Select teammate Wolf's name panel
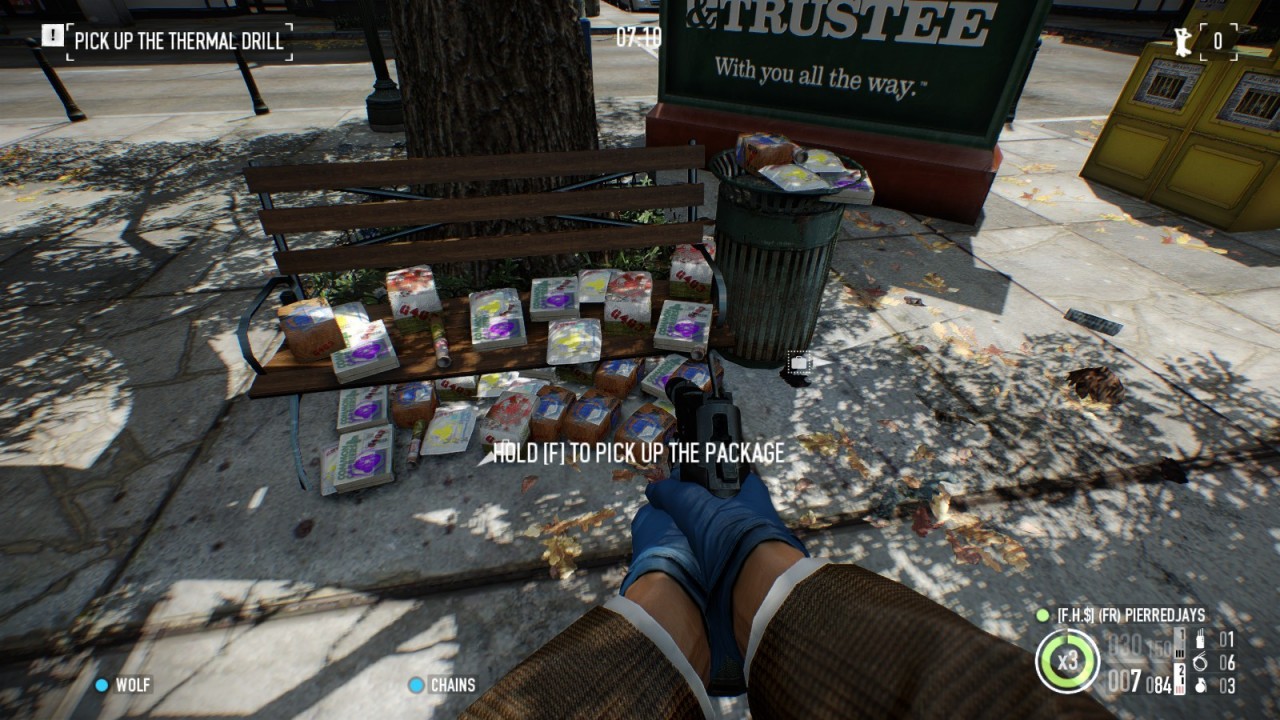This screenshot has width=1280, height=720. (x=133, y=685)
